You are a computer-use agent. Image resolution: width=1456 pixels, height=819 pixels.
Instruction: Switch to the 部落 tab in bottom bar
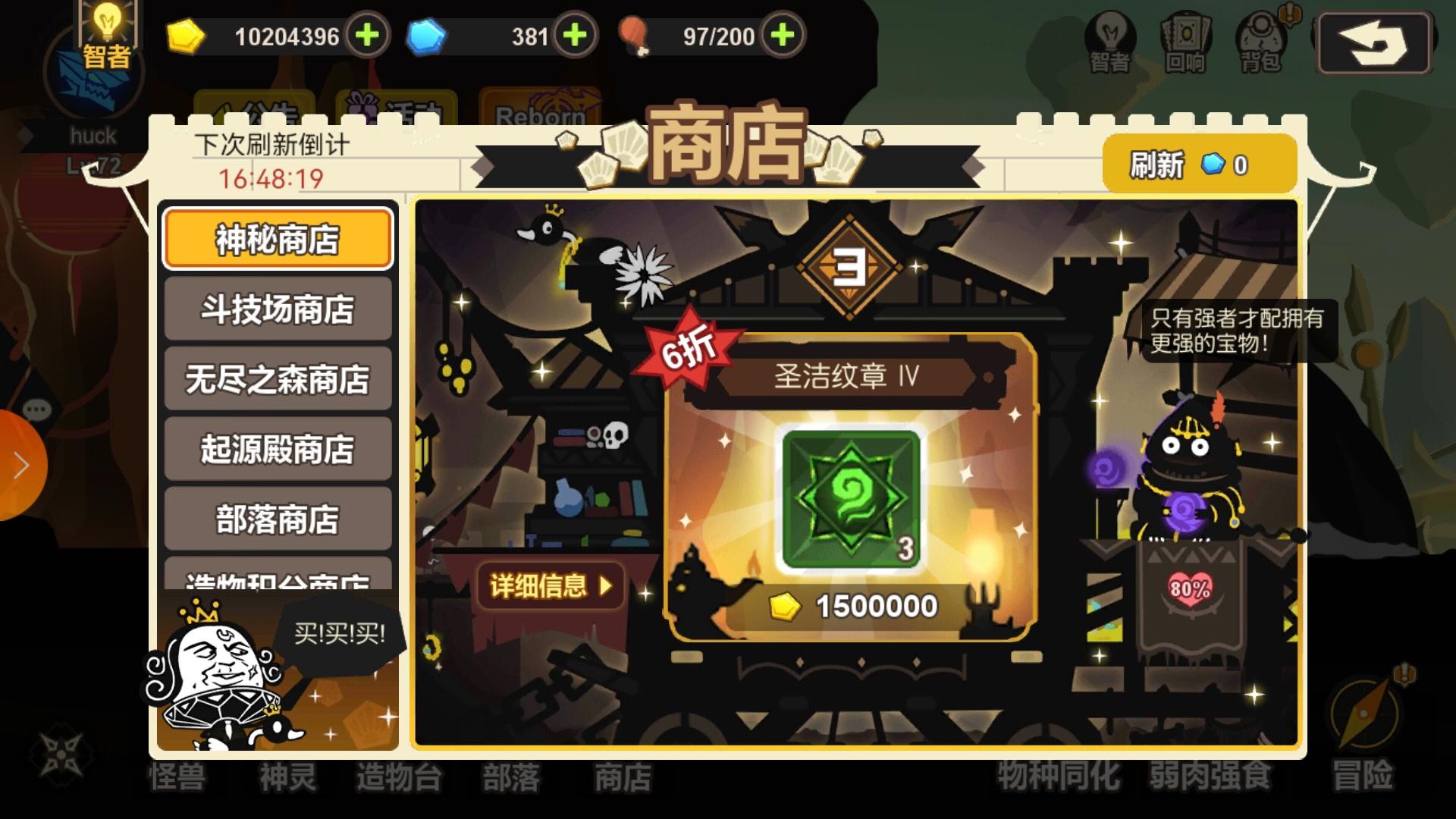(510, 777)
